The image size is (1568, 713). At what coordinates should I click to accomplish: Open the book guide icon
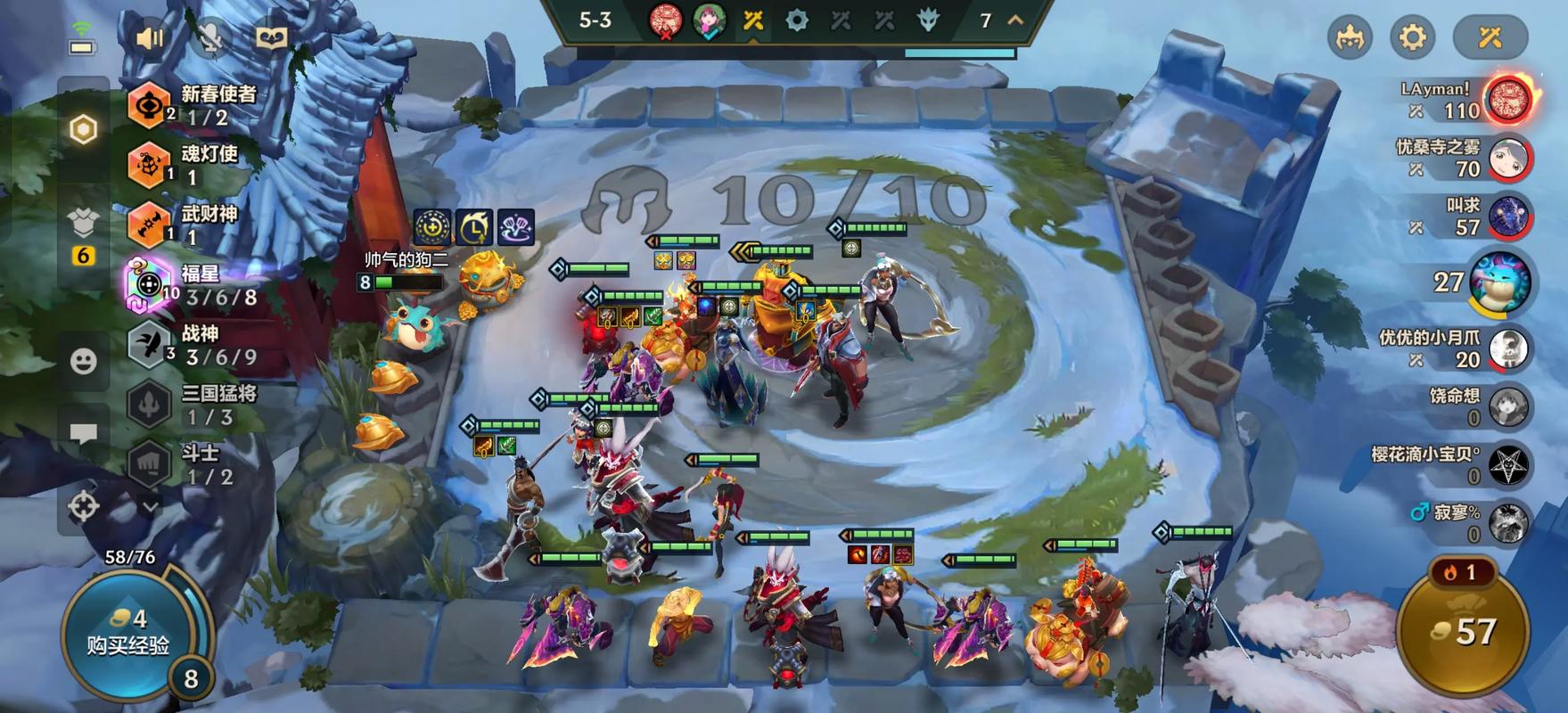pyautogui.click(x=272, y=37)
